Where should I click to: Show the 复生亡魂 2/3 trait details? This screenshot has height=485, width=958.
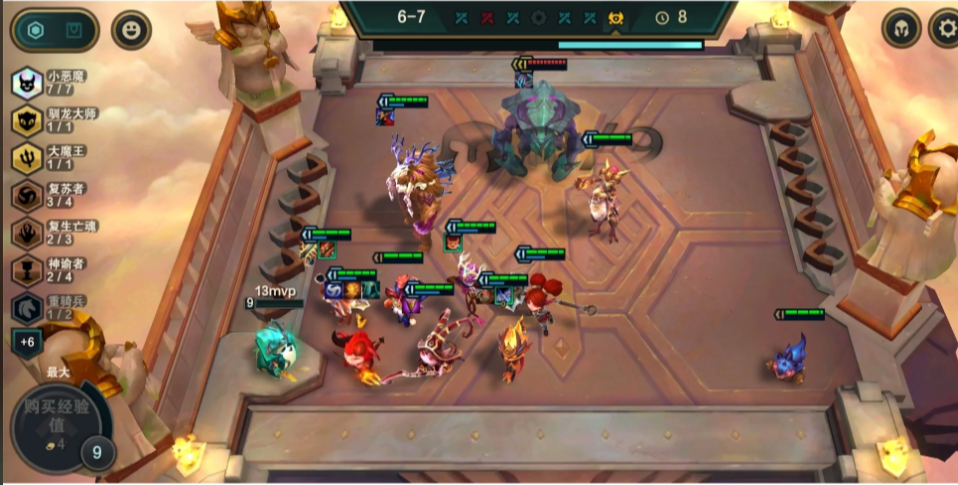point(27,233)
